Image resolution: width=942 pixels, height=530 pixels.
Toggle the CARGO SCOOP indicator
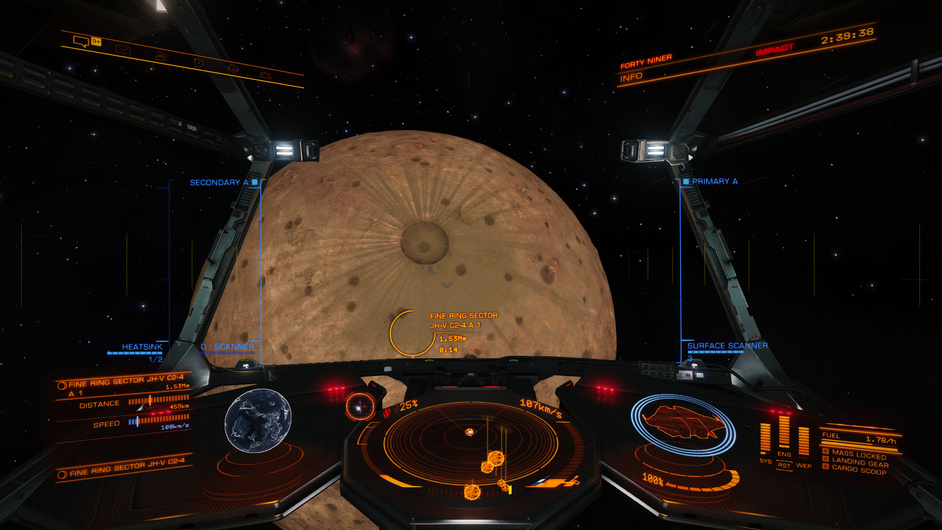(858, 471)
